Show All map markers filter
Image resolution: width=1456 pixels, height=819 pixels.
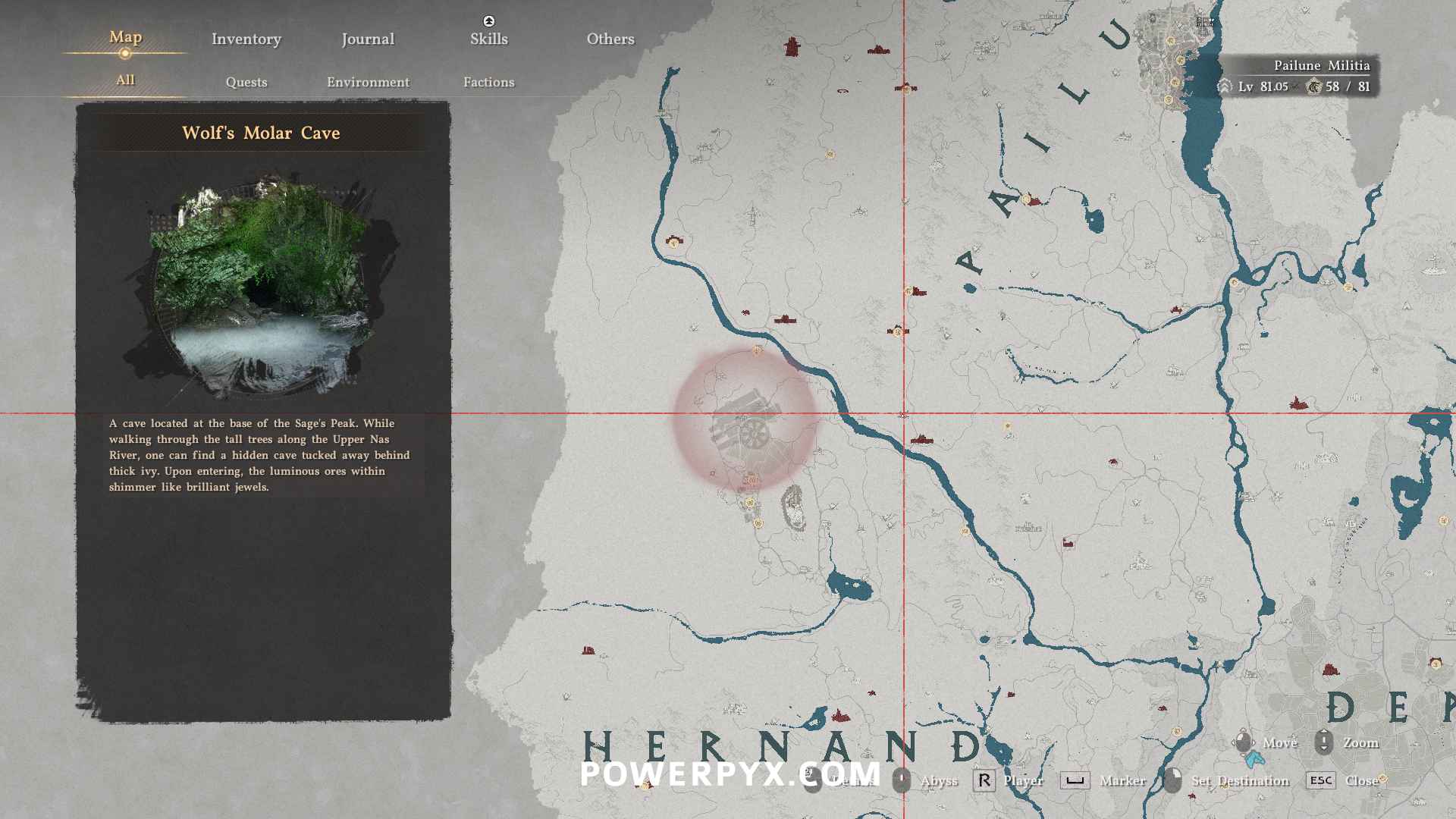(x=125, y=80)
